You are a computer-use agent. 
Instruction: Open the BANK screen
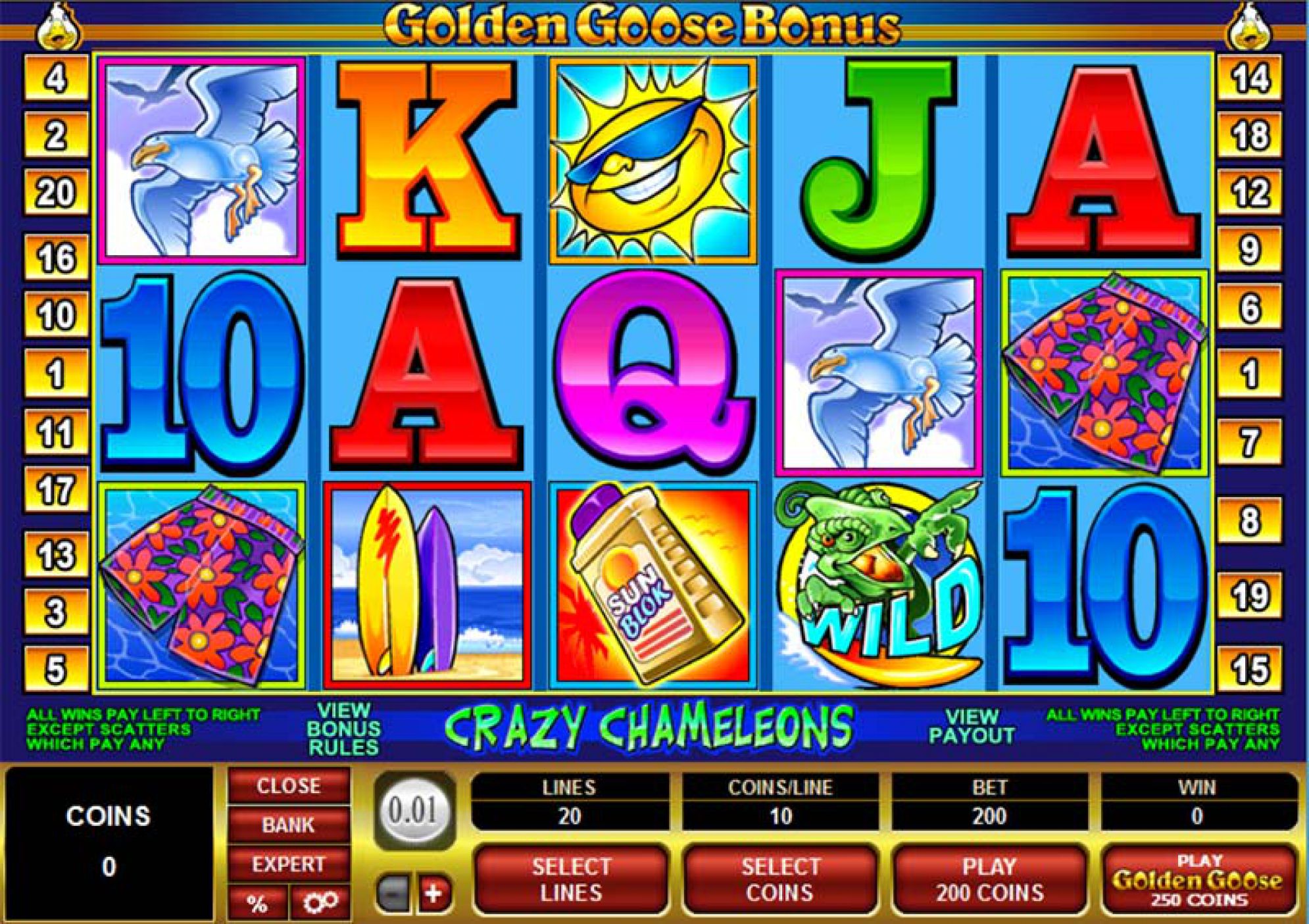pos(288,825)
